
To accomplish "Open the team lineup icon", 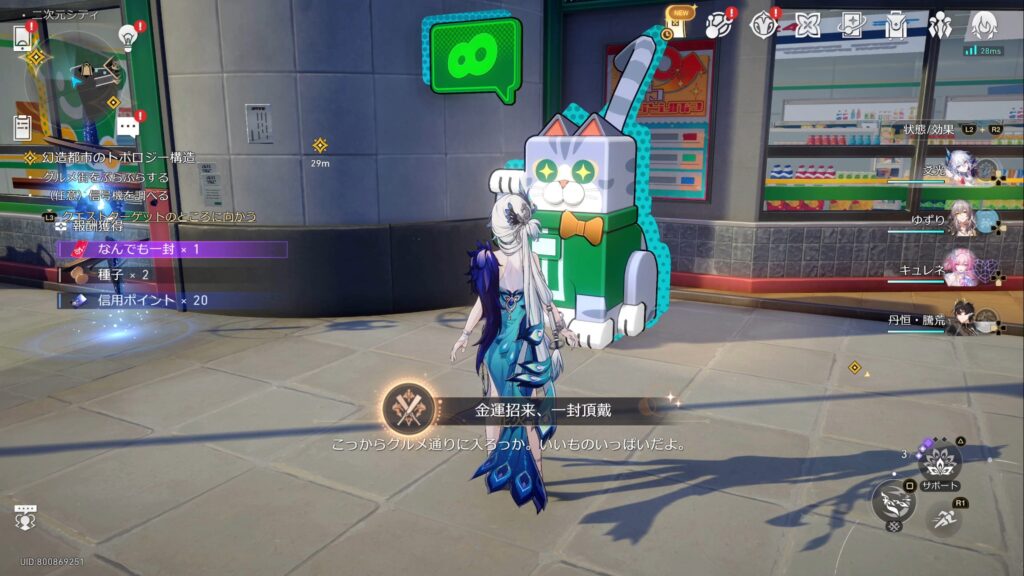I will coord(940,24).
